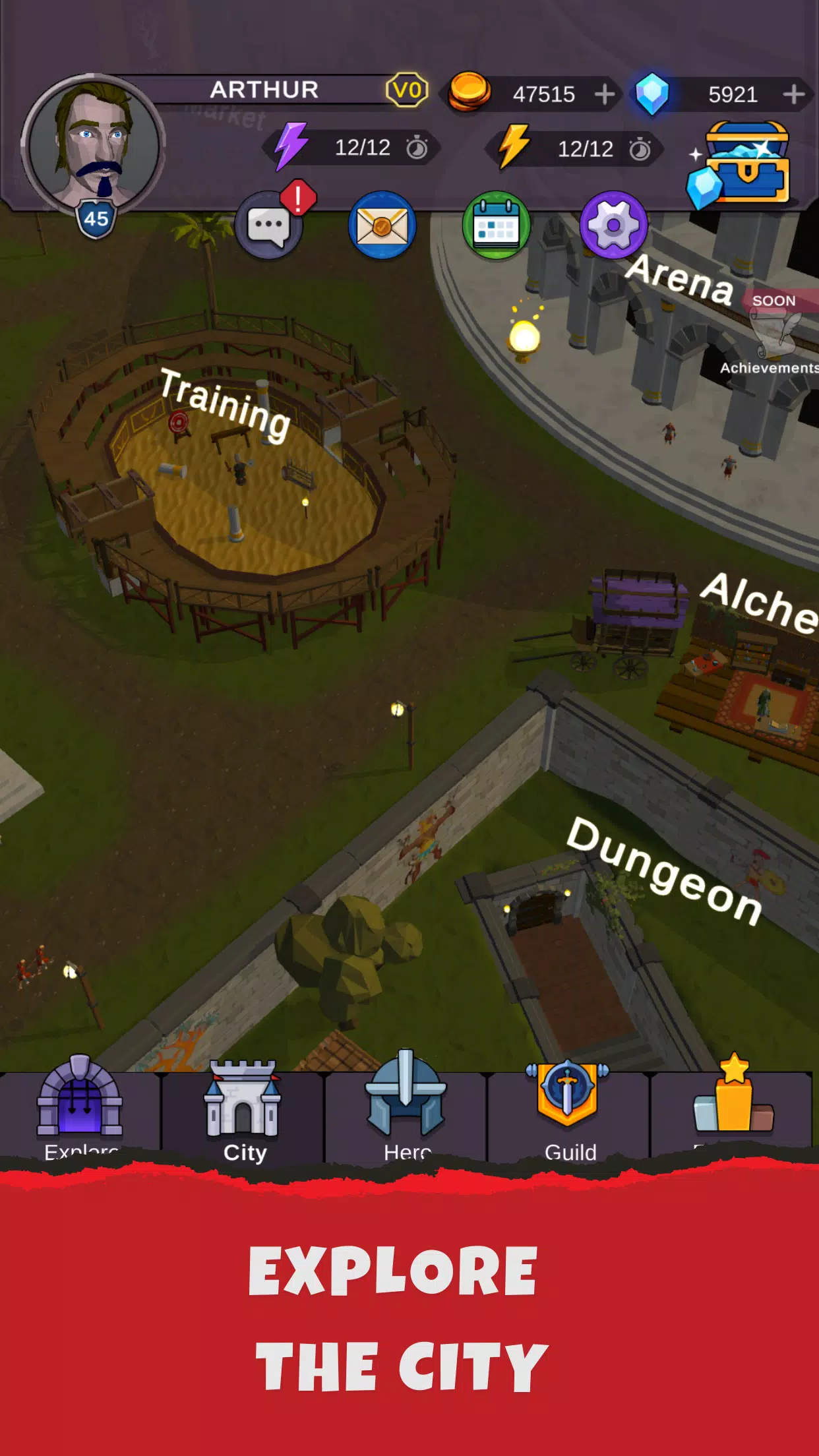This screenshot has height=1456, width=819.
Task: Open the green calendar events
Action: [497, 225]
